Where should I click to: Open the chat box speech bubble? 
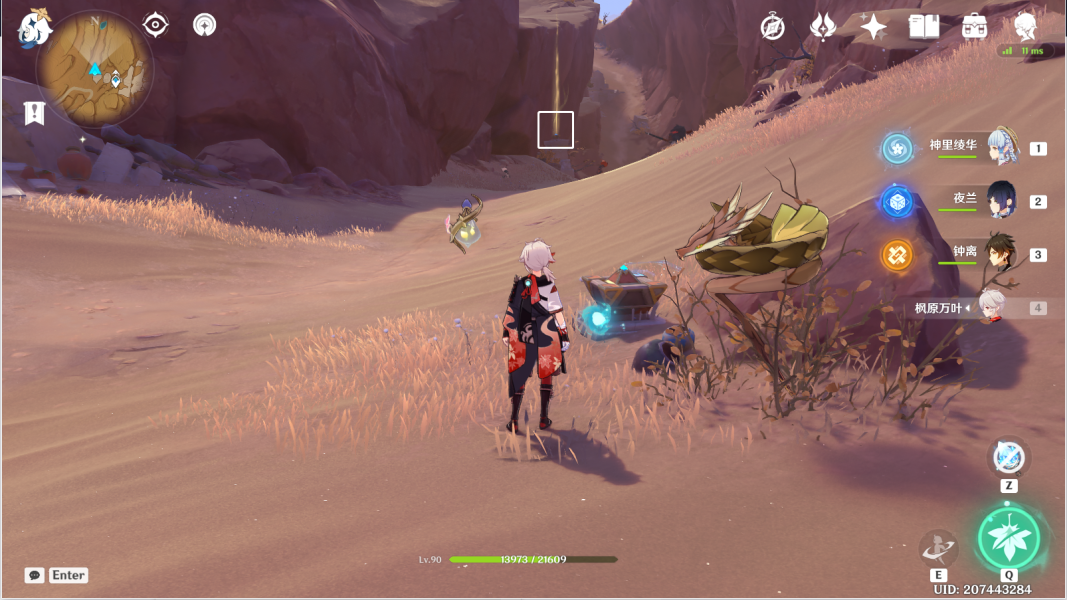[x=35, y=575]
